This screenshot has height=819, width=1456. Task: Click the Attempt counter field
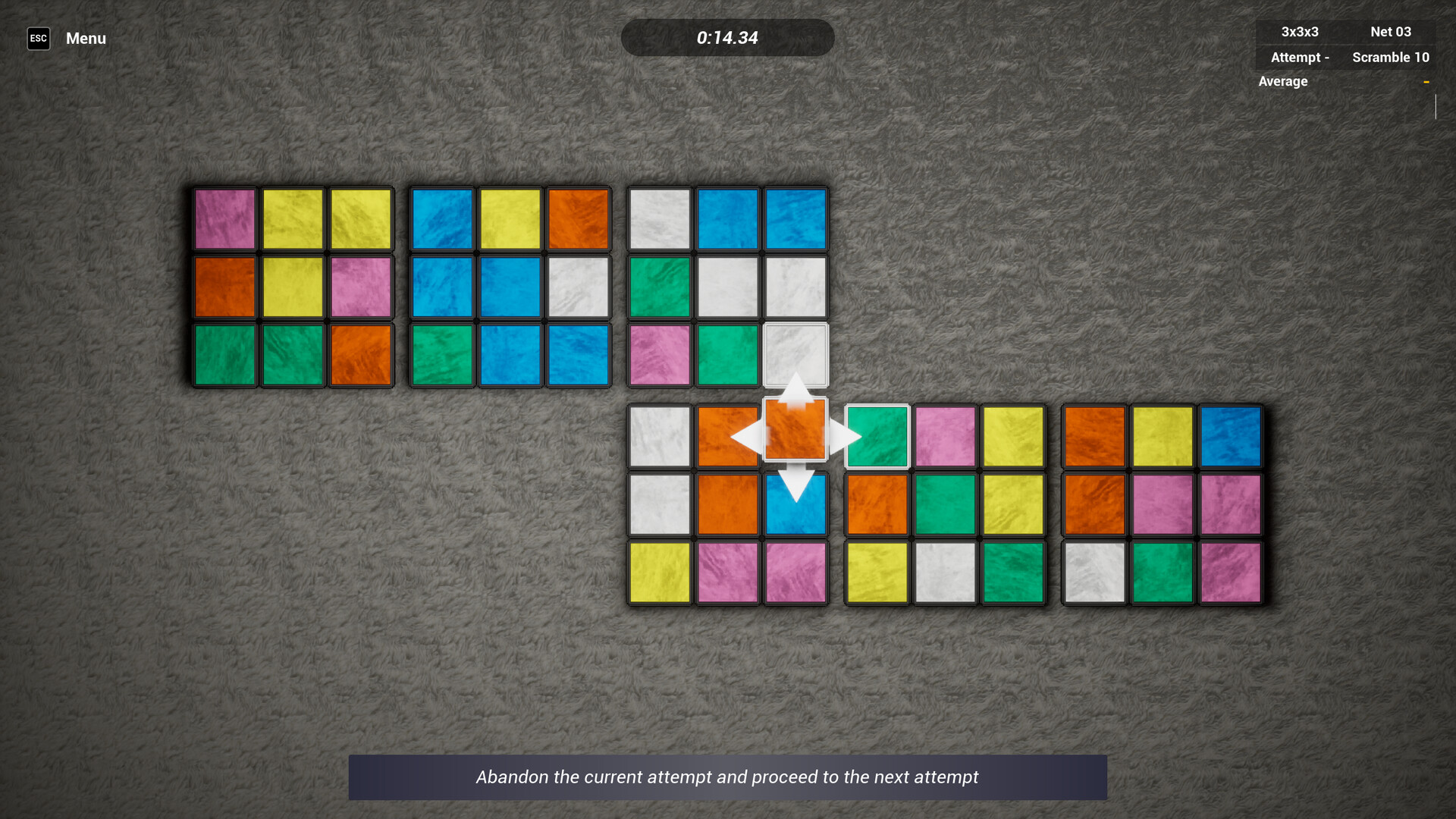pyautogui.click(x=1299, y=57)
